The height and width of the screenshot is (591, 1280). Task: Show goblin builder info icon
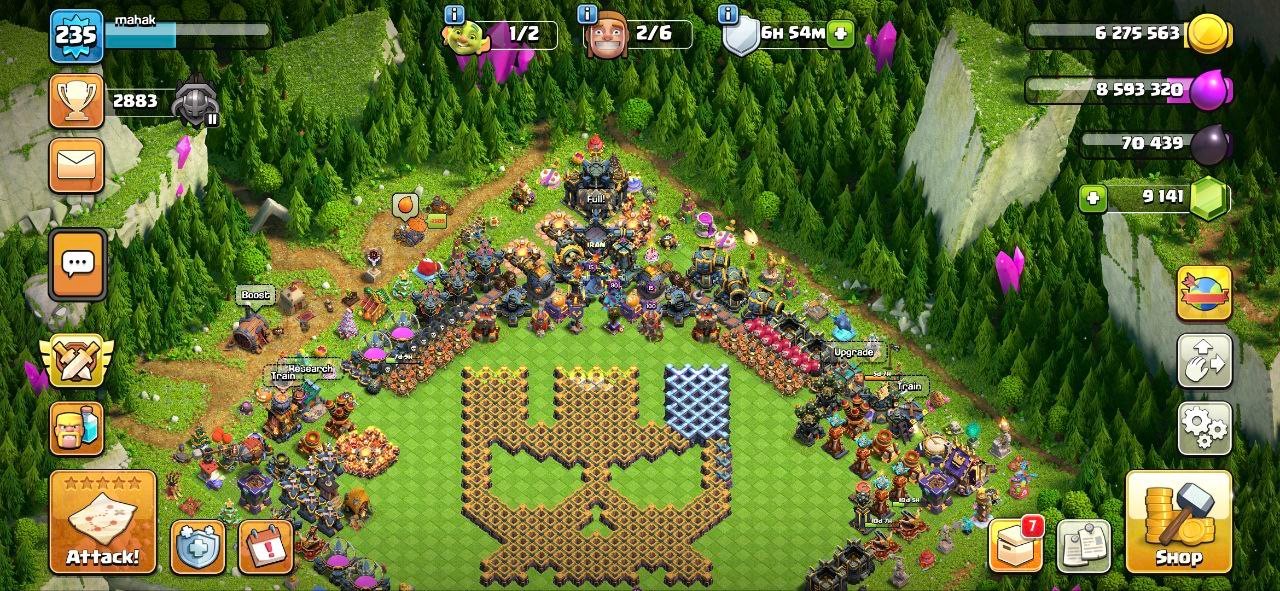[x=454, y=15]
